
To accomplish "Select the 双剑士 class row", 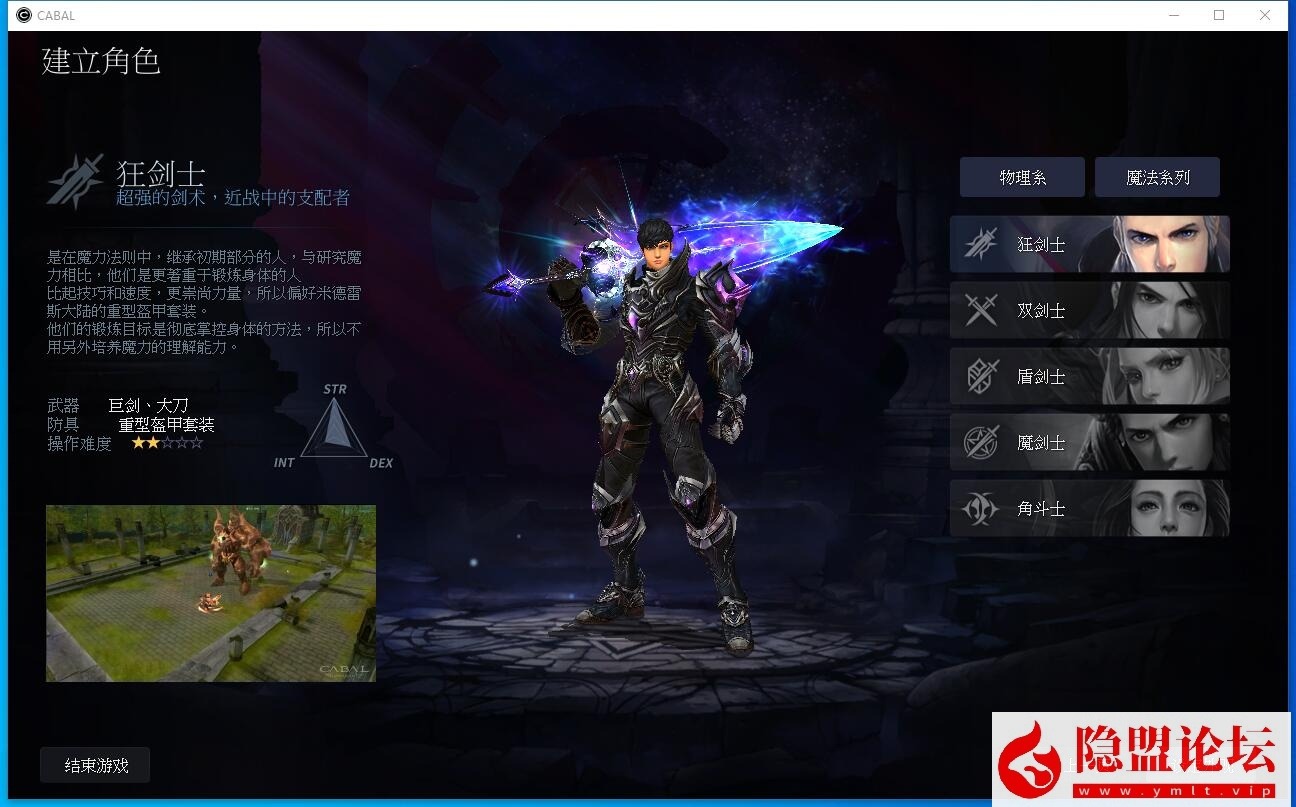I will [1089, 309].
